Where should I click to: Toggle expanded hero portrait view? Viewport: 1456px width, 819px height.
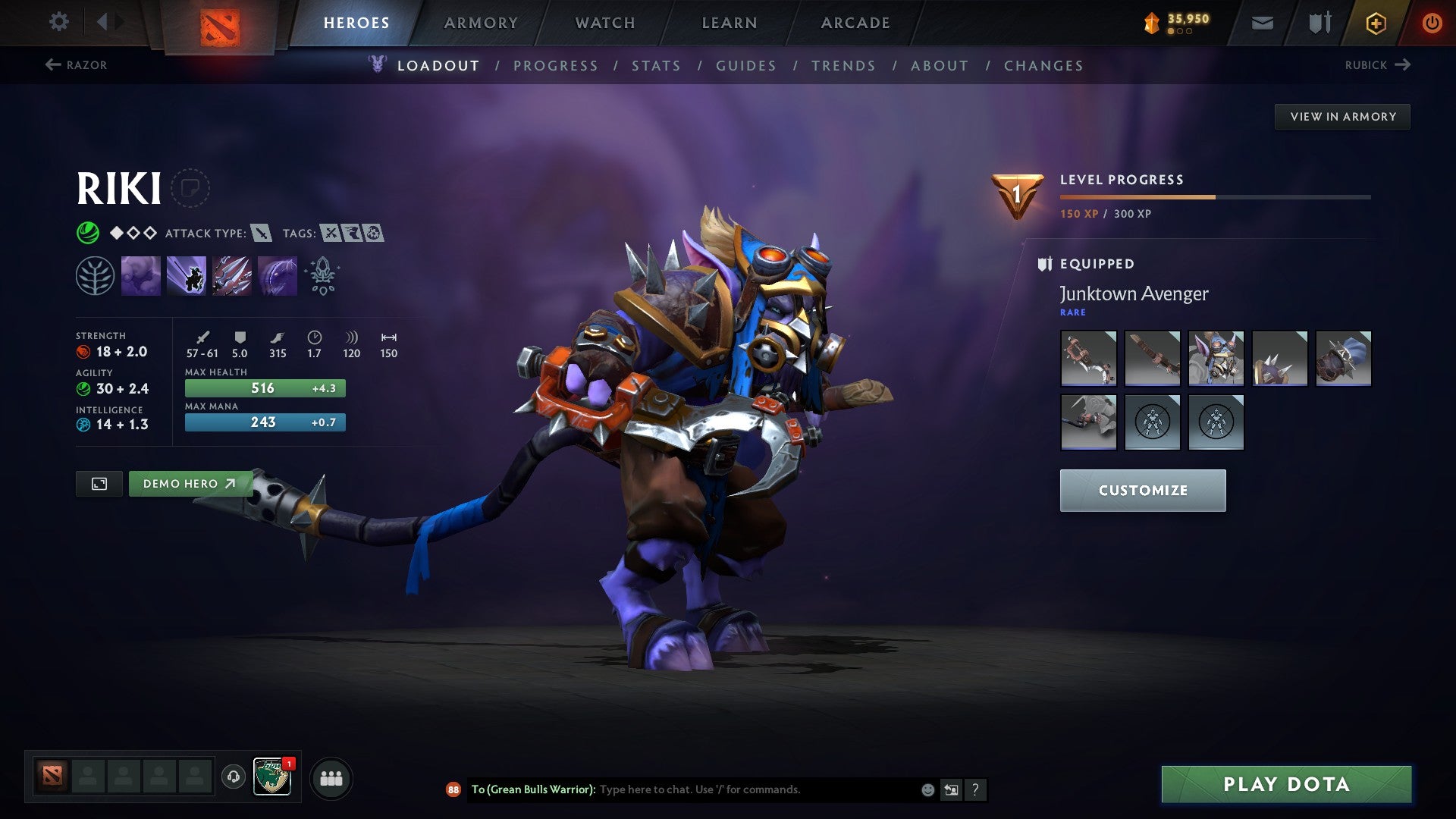(101, 483)
